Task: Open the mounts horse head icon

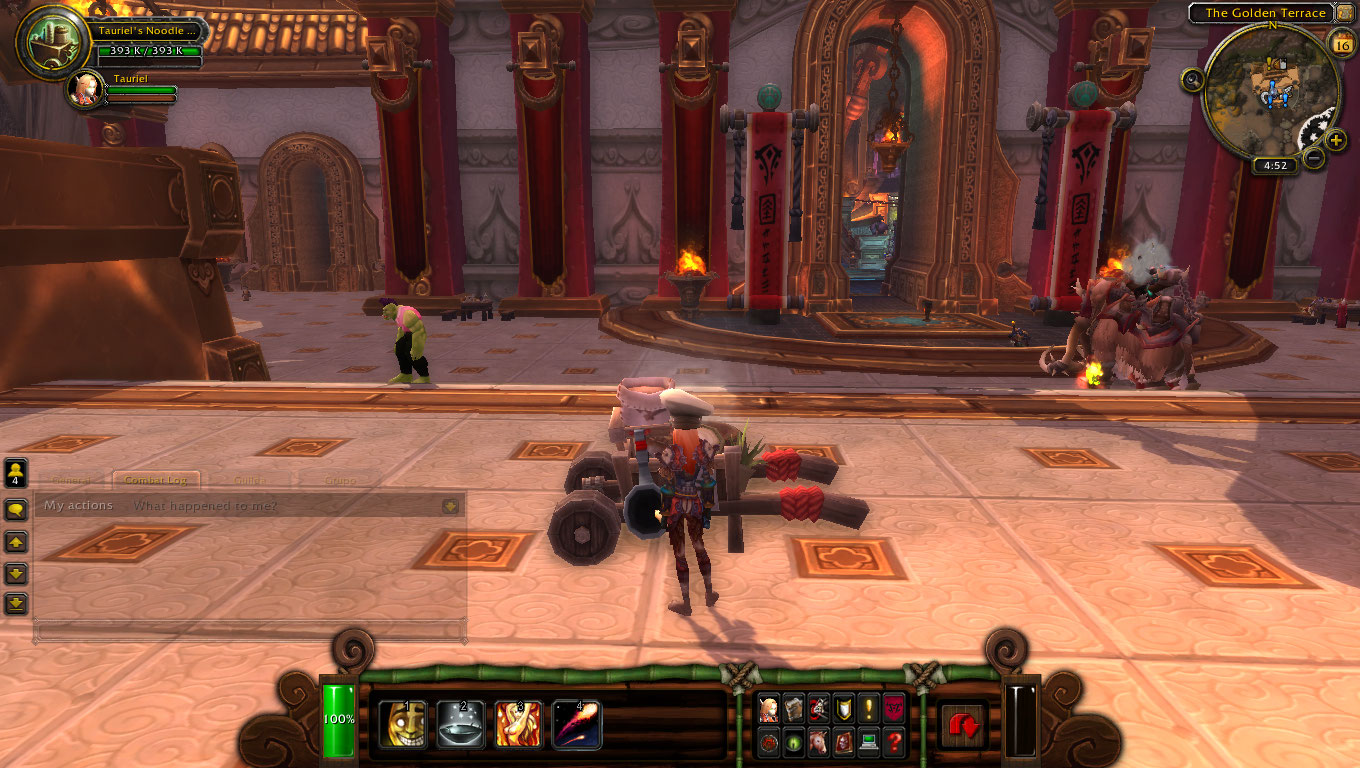Action: point(819,742)
